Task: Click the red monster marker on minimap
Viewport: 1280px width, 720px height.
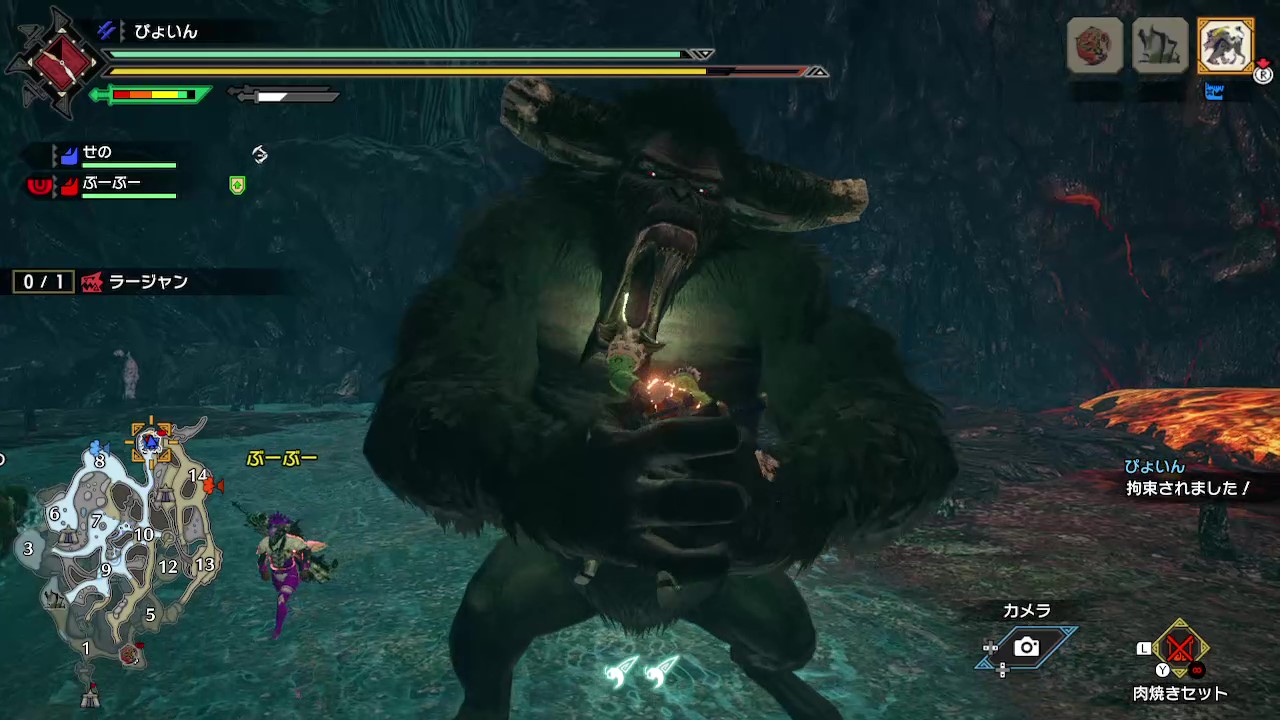Action: point(211,486)
